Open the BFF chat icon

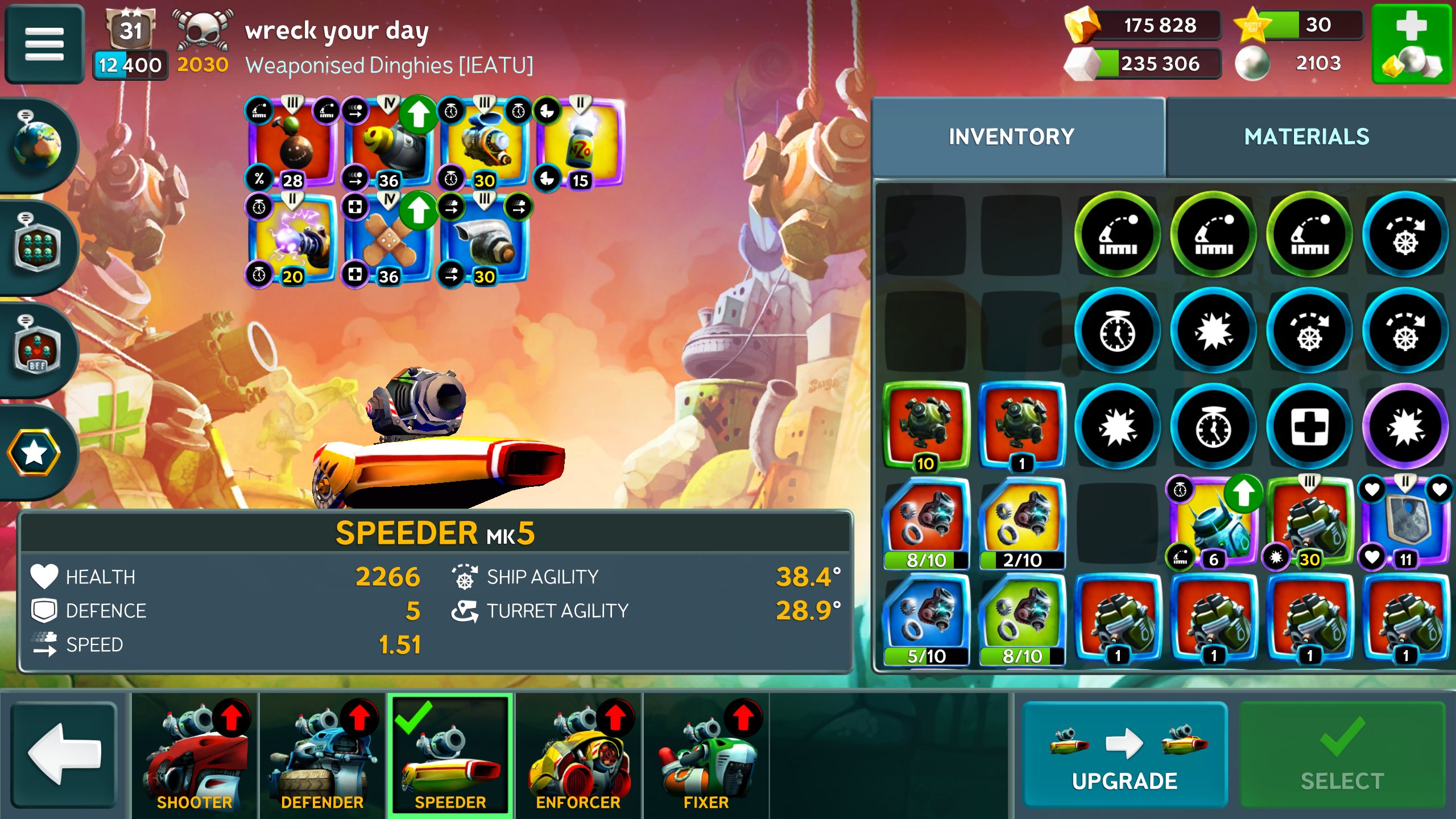pos(38,349)
